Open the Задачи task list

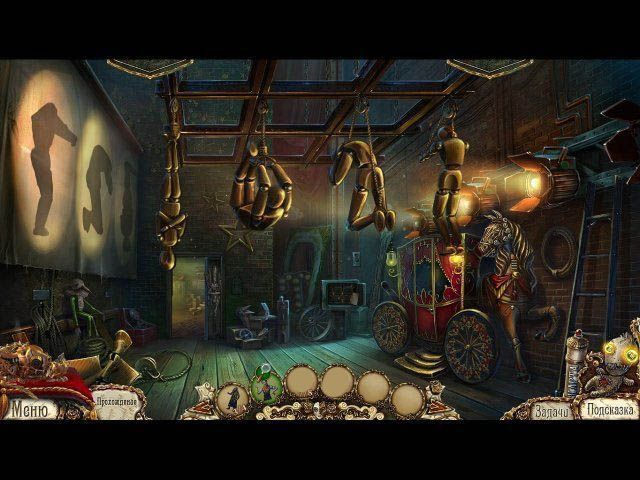(551, 410)
